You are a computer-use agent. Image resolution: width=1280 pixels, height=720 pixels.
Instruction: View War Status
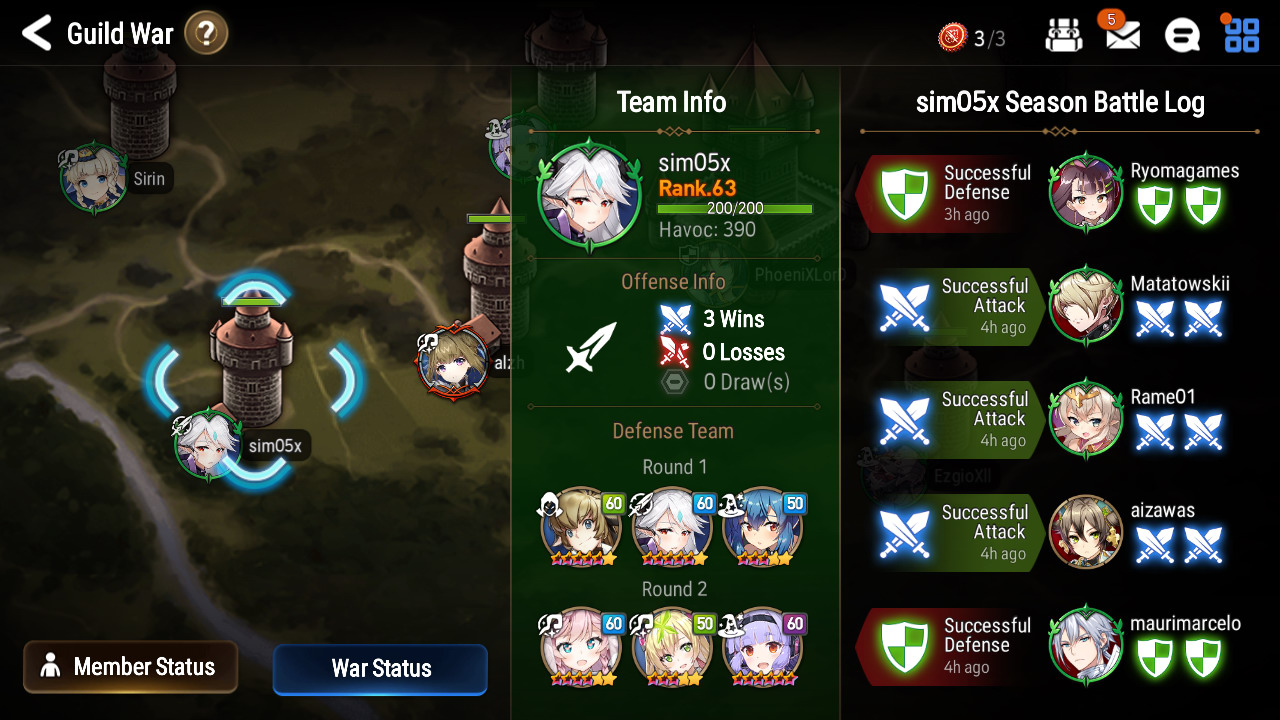click(380, 669)
